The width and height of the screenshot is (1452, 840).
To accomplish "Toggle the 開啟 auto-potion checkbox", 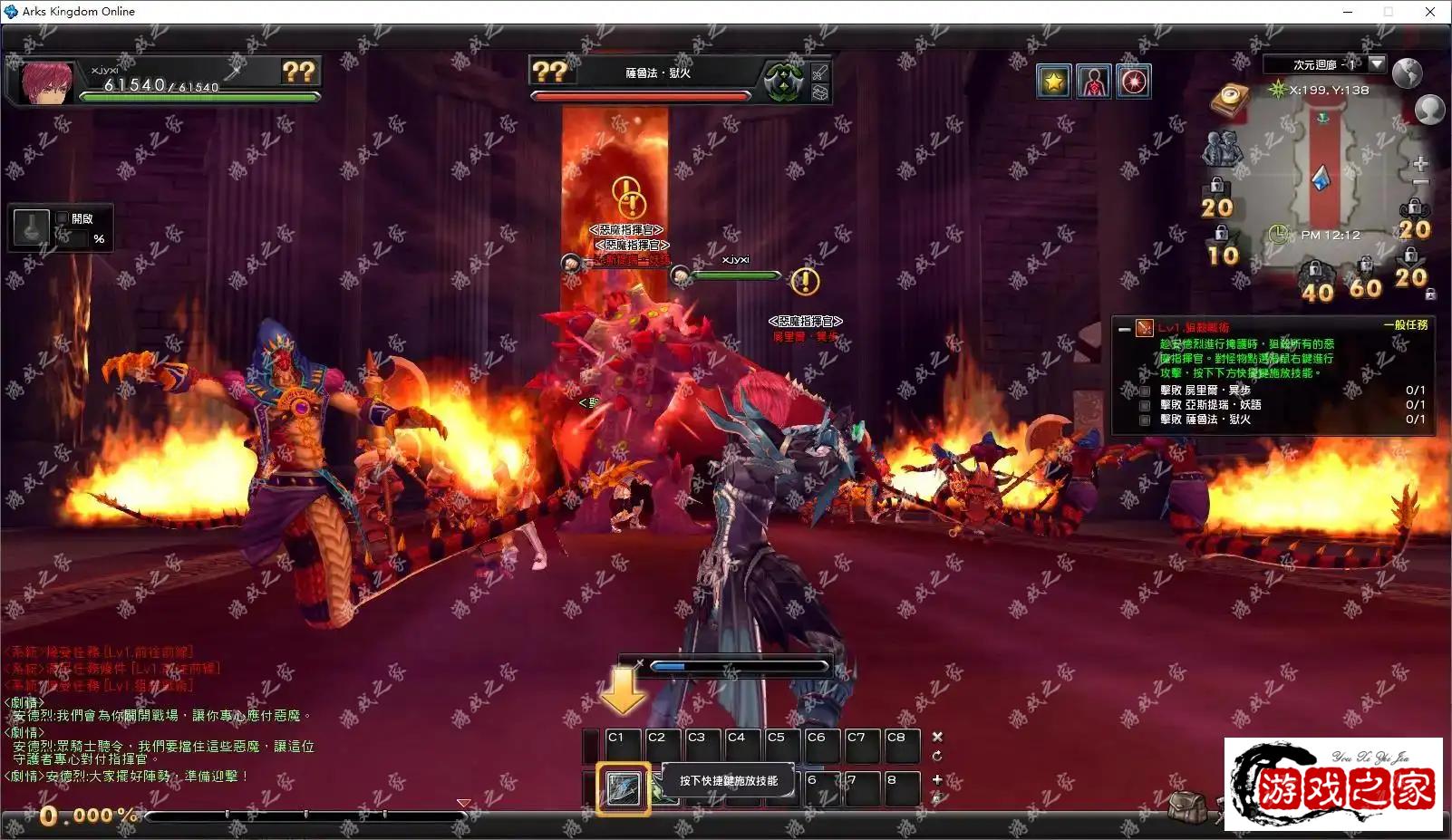I will pyautogui.click(x=63, y=218).
